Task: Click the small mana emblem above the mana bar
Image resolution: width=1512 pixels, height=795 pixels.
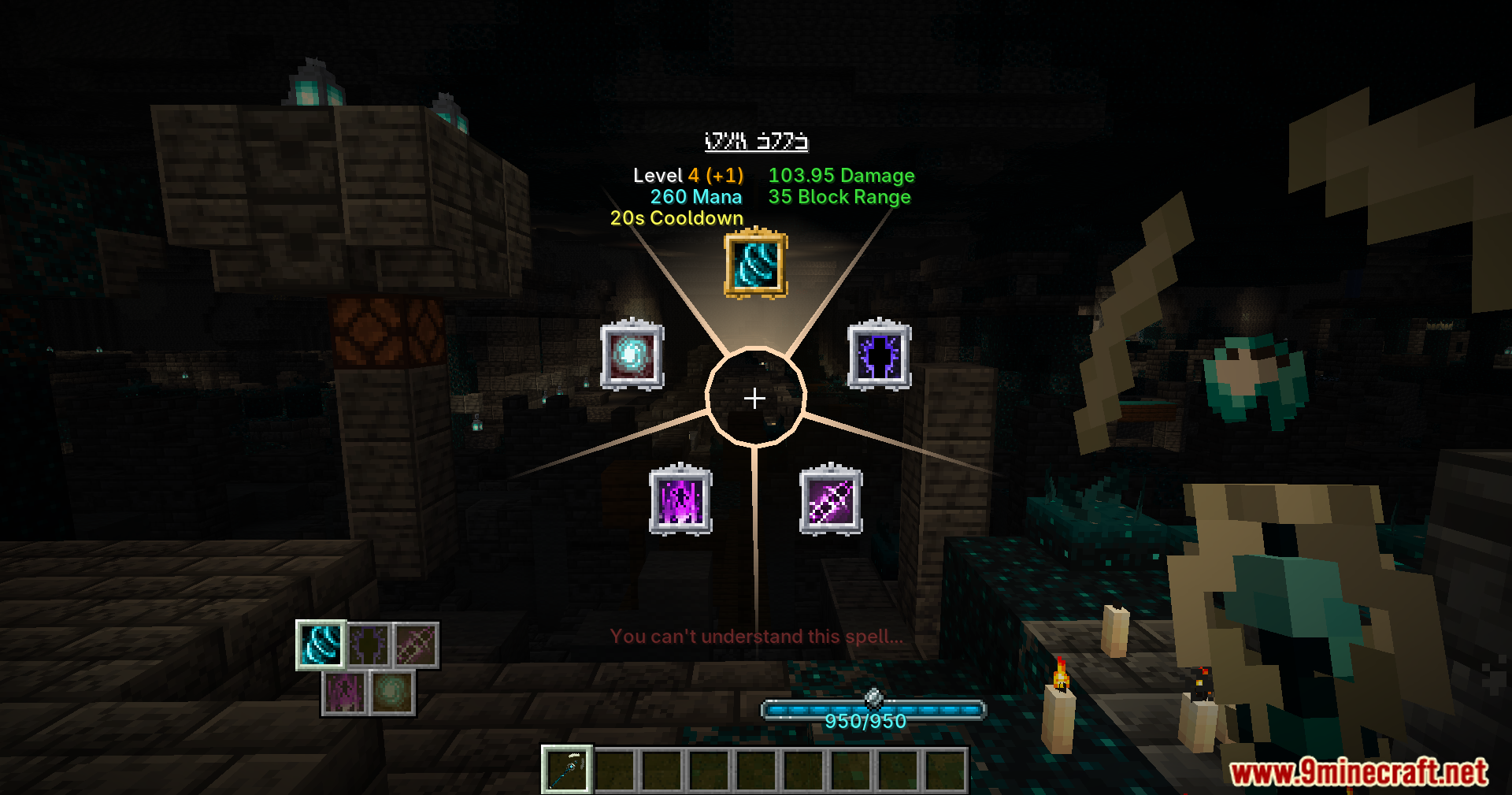Action: (x=873, y=697)
